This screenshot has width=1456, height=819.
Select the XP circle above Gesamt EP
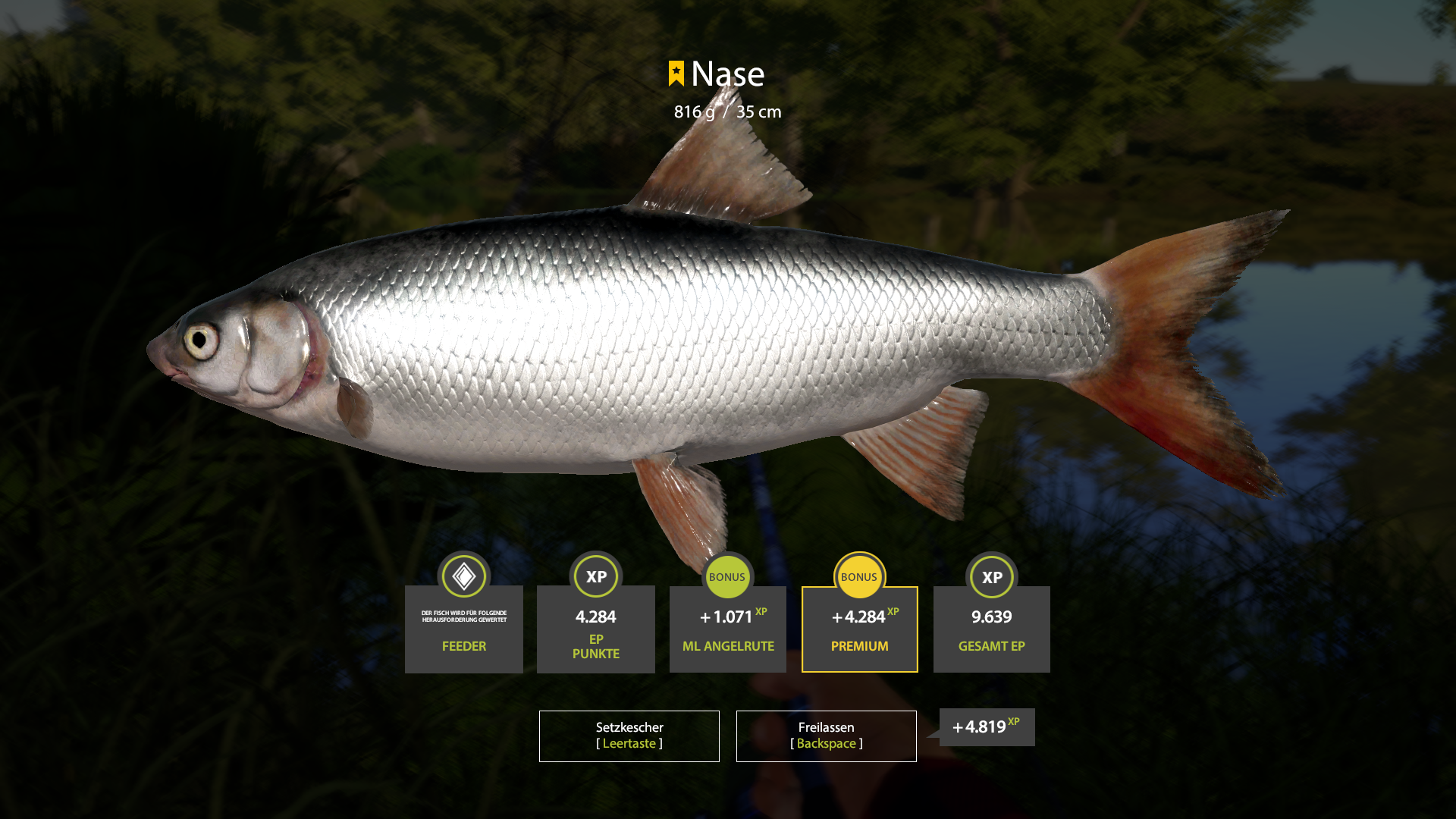point(991,576)
